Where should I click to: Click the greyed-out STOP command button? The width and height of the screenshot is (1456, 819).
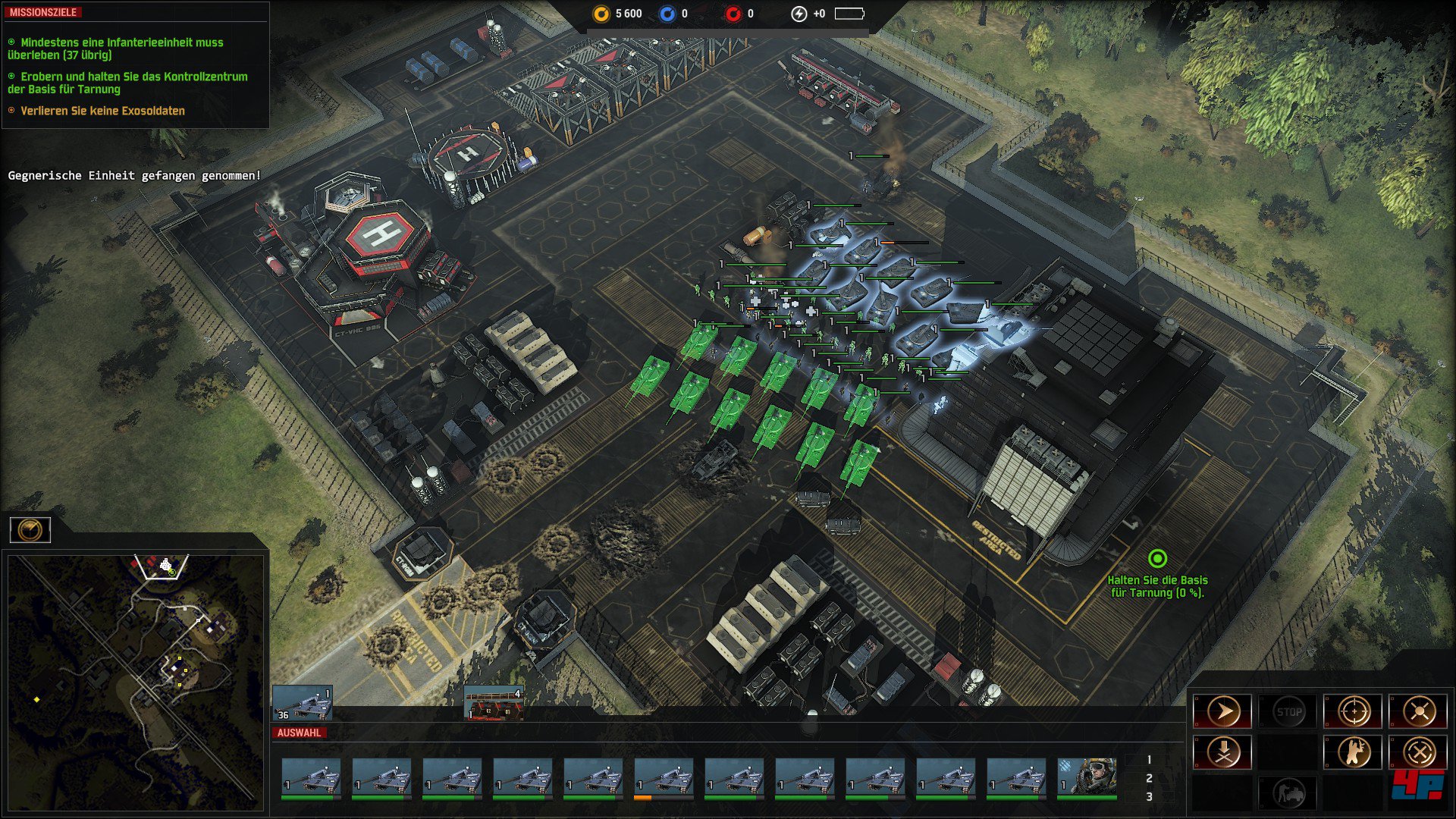click(x=1288, y=712)
